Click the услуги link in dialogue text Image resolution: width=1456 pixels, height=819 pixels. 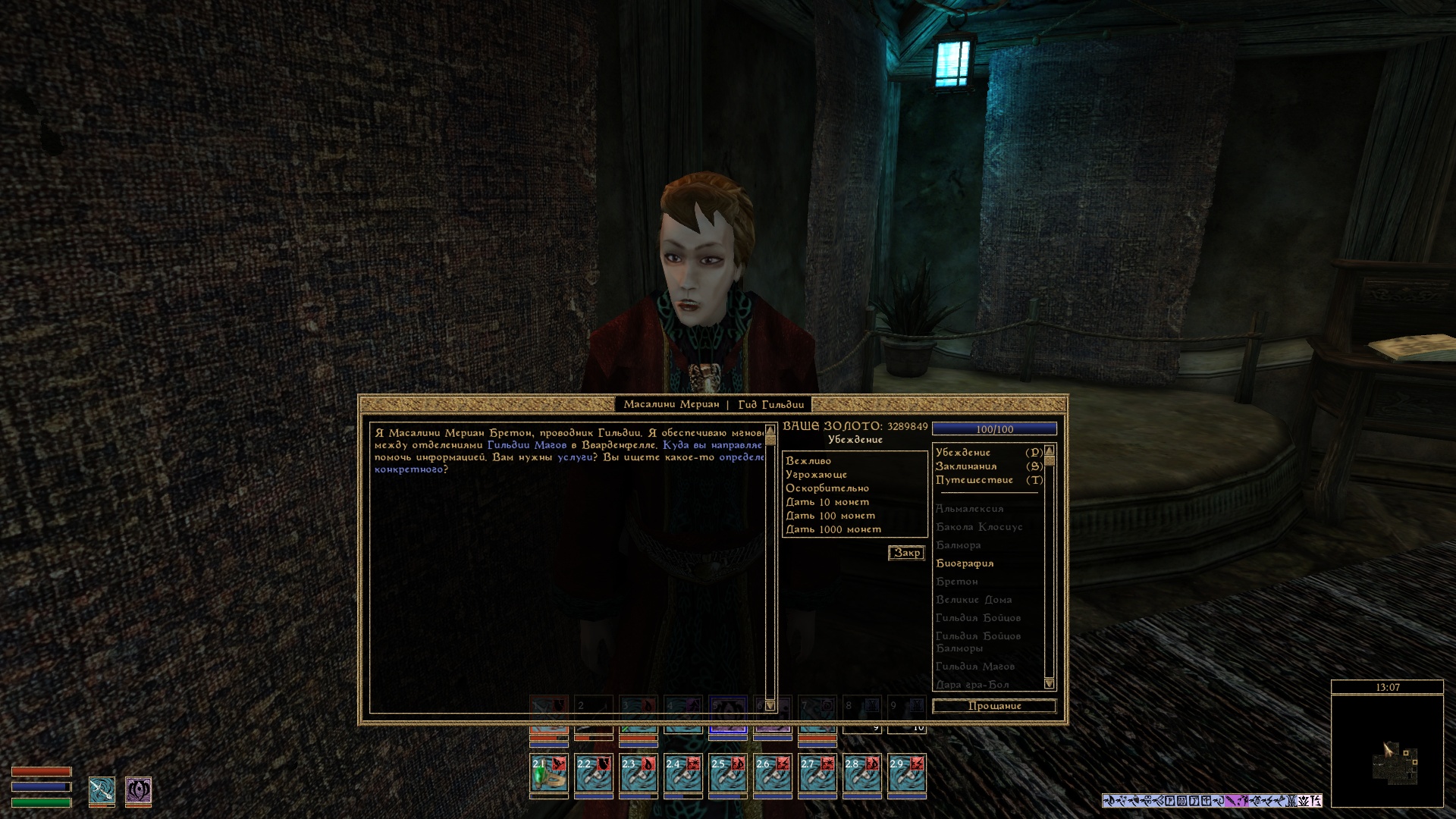[x=574, y=457]
